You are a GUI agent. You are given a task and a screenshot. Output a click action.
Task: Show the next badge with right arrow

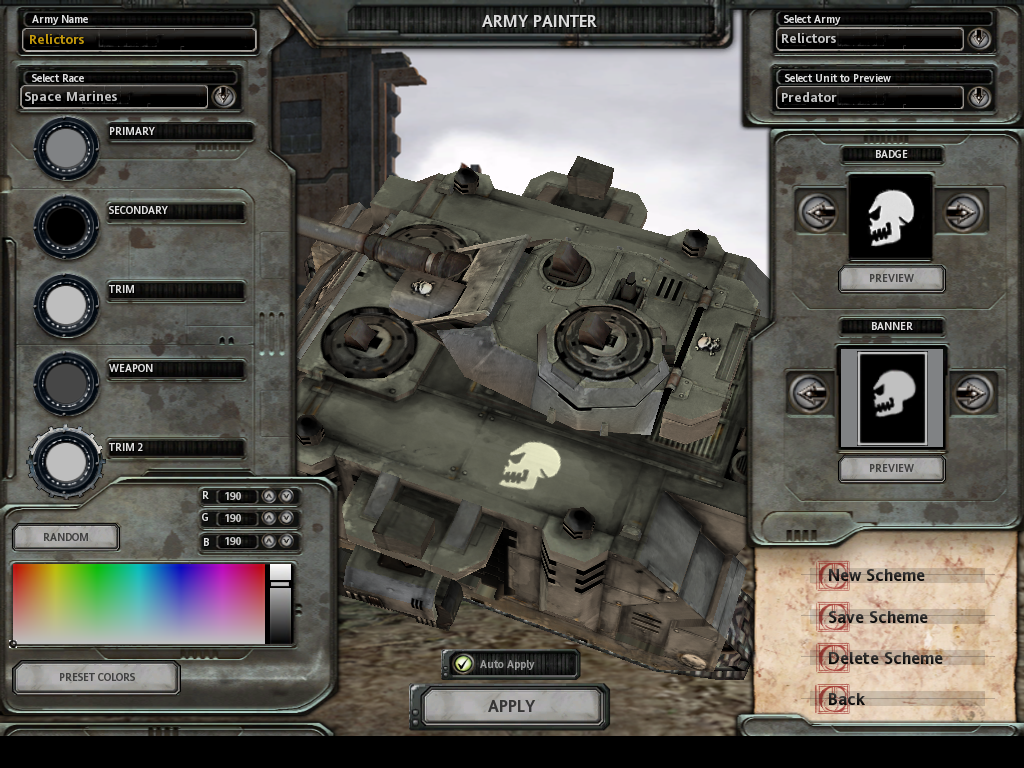(962, 212)
